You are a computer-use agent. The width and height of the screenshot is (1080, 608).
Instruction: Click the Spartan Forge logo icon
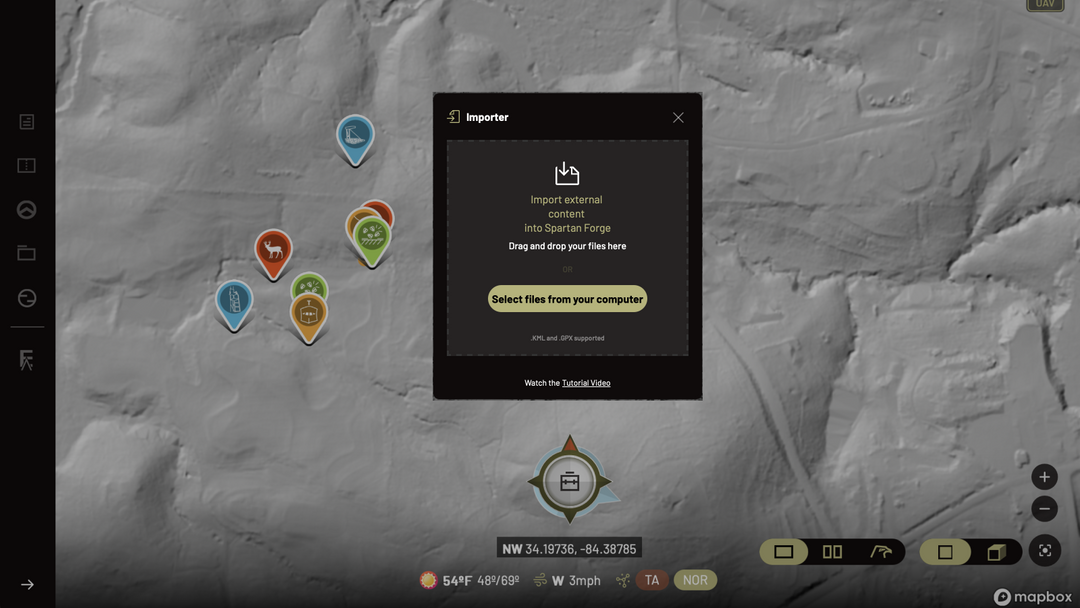(x=27, y=361)
